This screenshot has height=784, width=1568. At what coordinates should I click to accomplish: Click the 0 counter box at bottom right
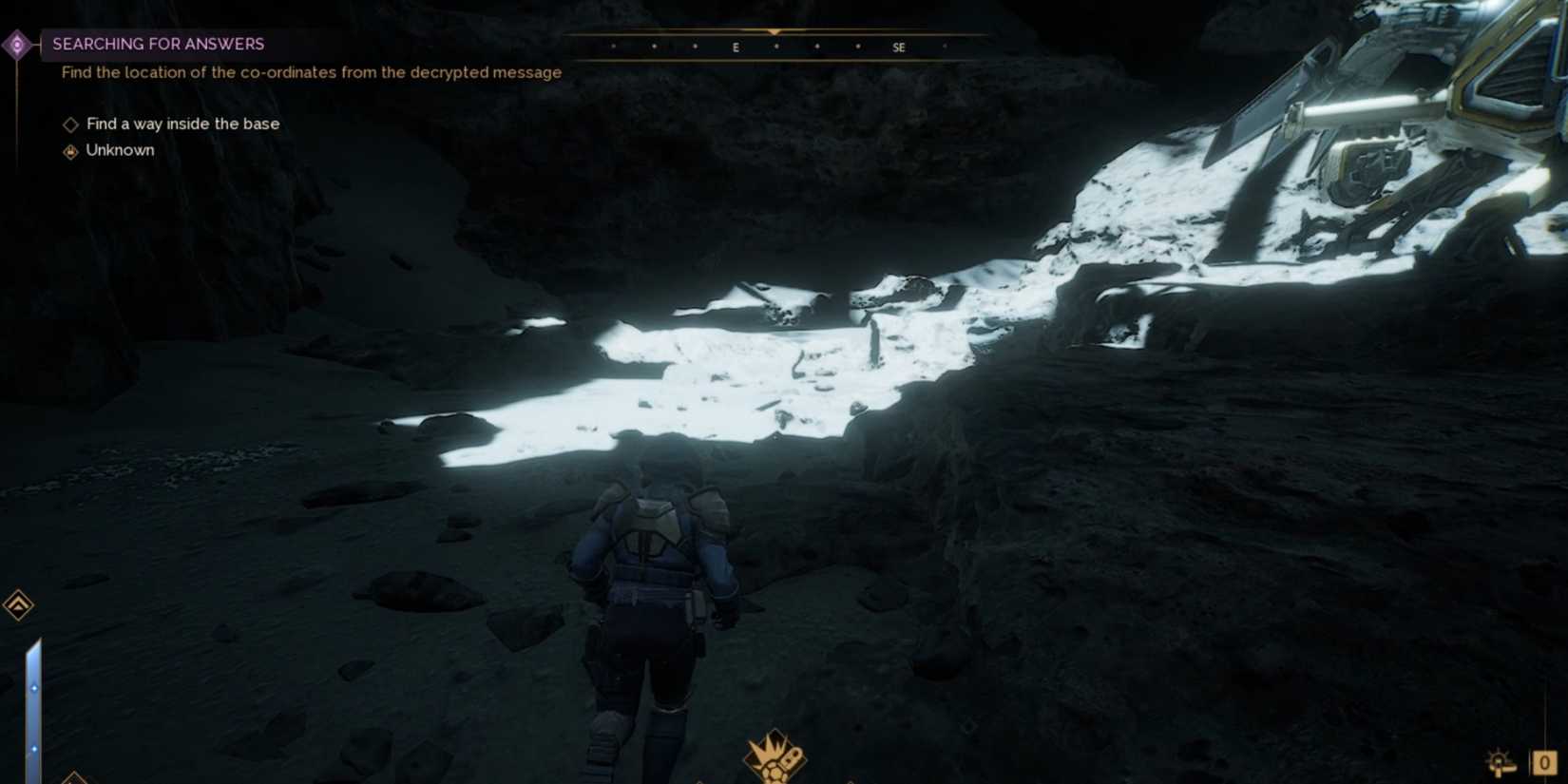1546,762
